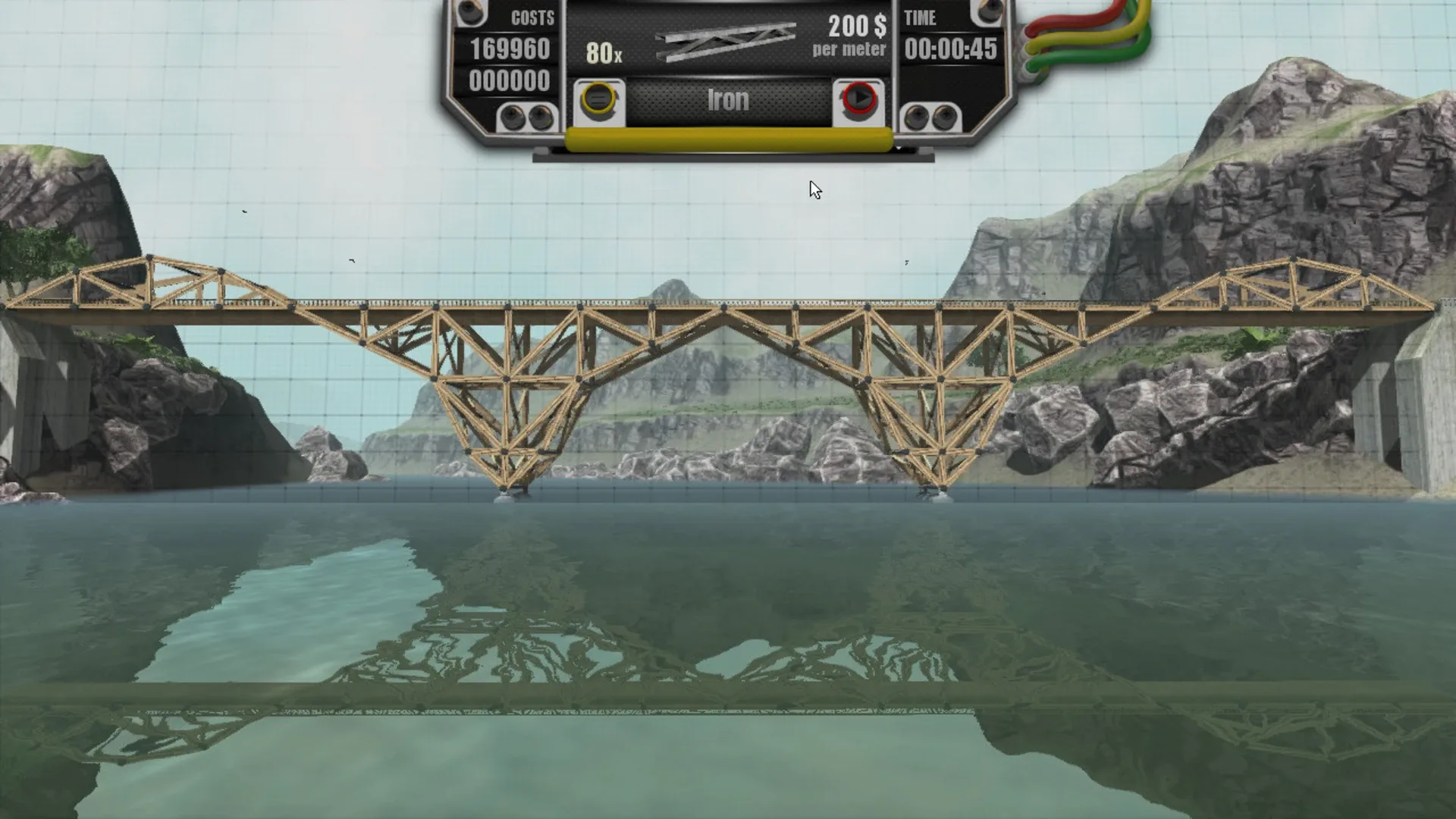Click the double bolts below the COSTS display
This screenshot has width=1456, height=819.
pyautogui.click(x=527, y=115)
